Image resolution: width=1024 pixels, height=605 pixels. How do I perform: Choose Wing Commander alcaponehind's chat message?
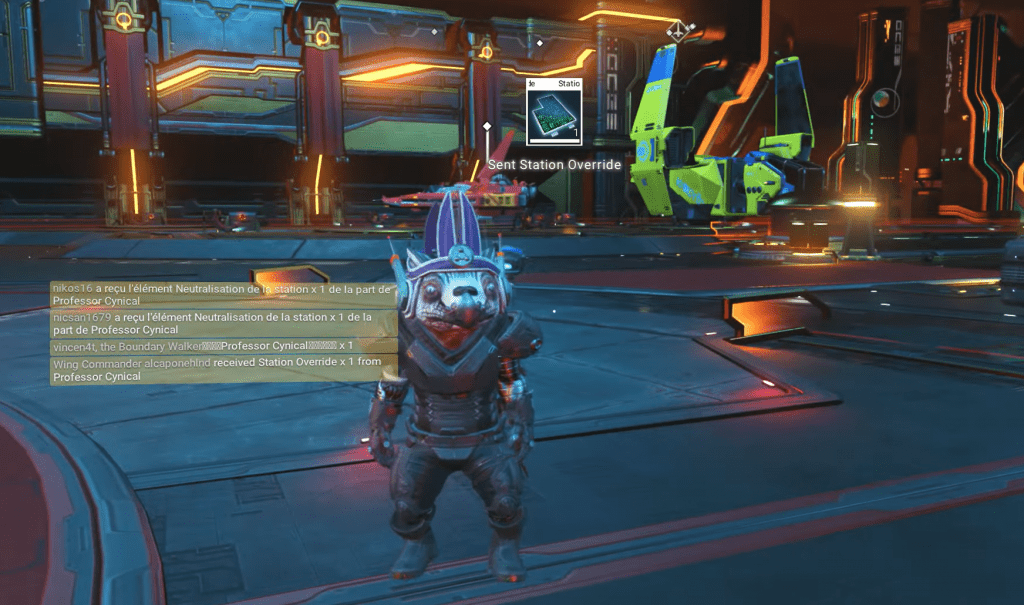[x=224, y=369]
